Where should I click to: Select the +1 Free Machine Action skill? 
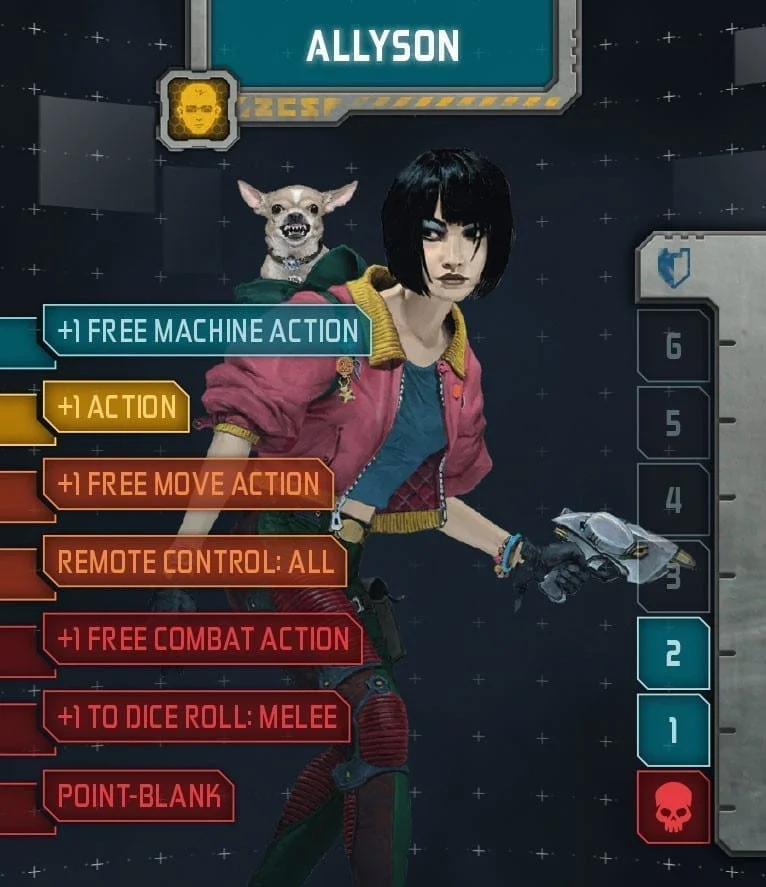[x=207, y=331]
